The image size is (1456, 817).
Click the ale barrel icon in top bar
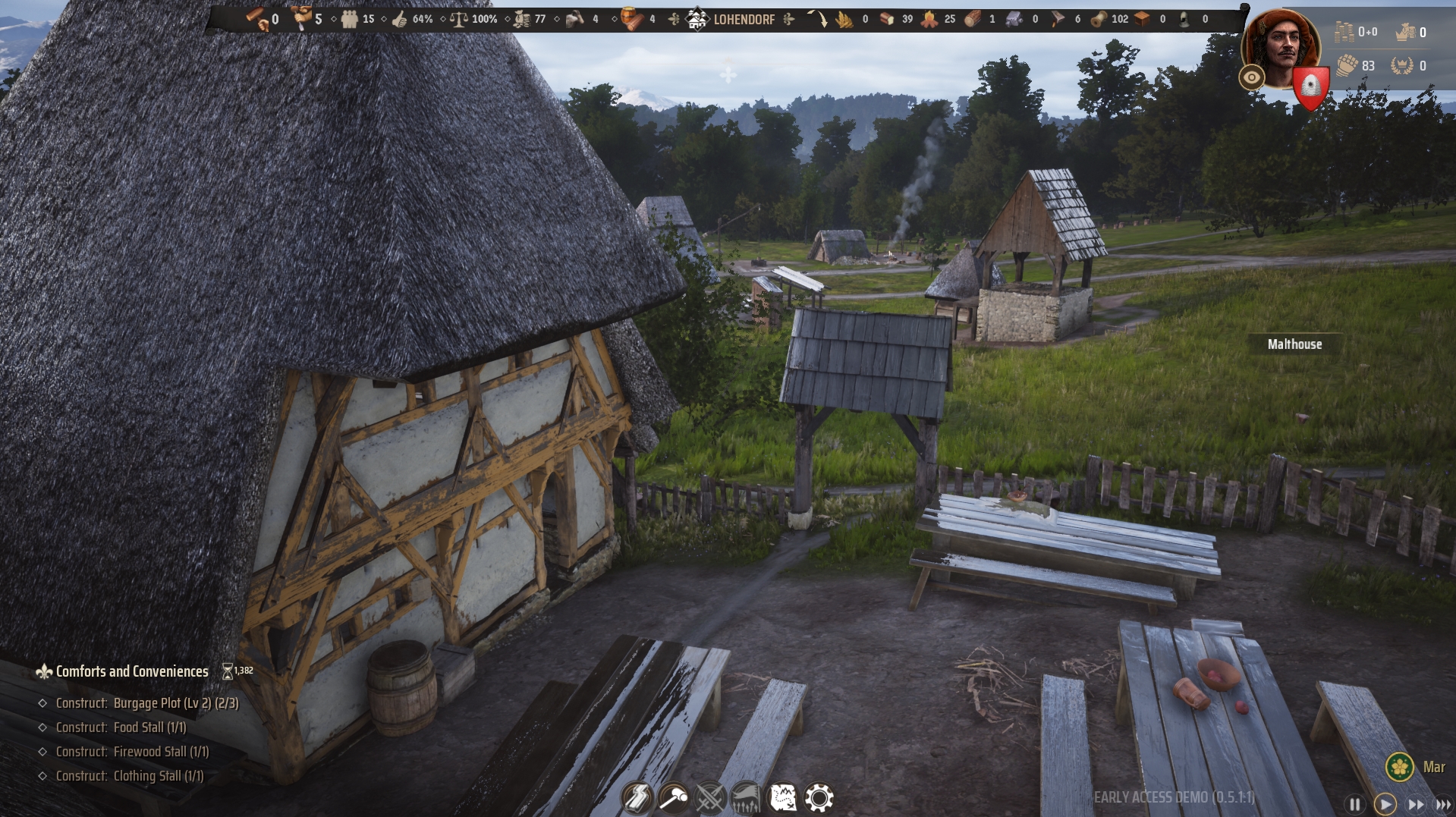[x=627, y=18]
